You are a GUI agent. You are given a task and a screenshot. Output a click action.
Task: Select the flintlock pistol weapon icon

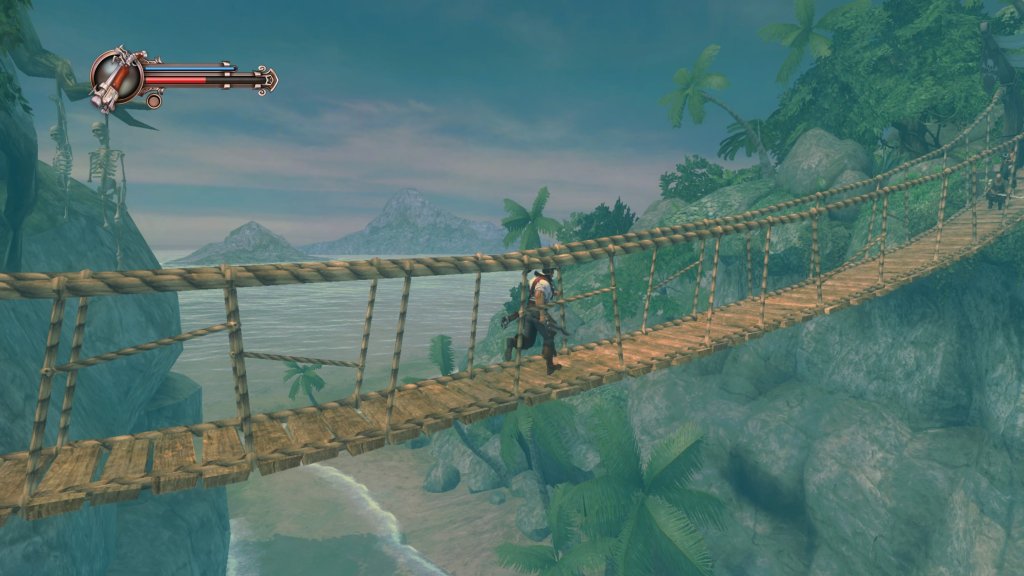coord(115,77)
